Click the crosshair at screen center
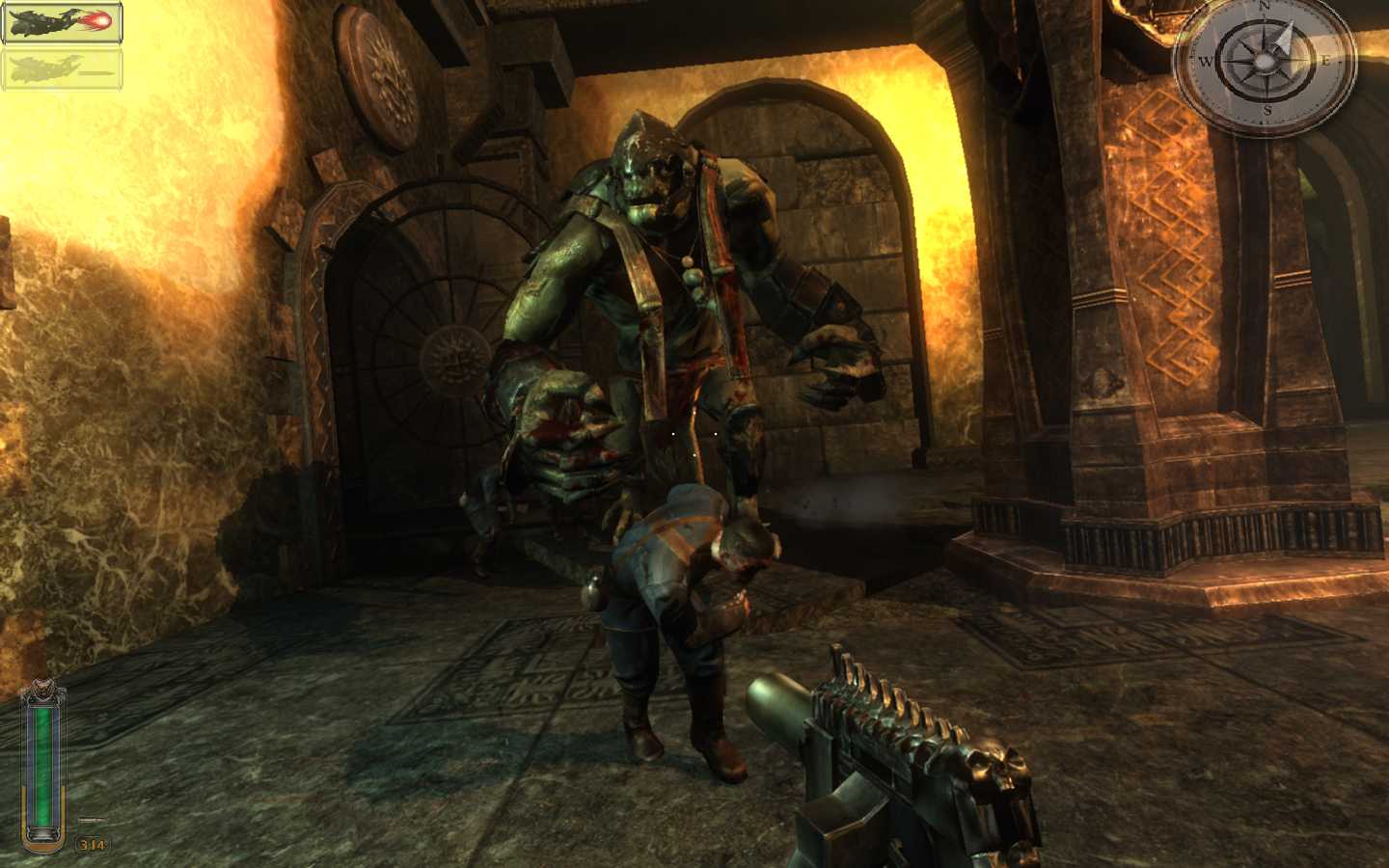 click(x=693, y=434)
